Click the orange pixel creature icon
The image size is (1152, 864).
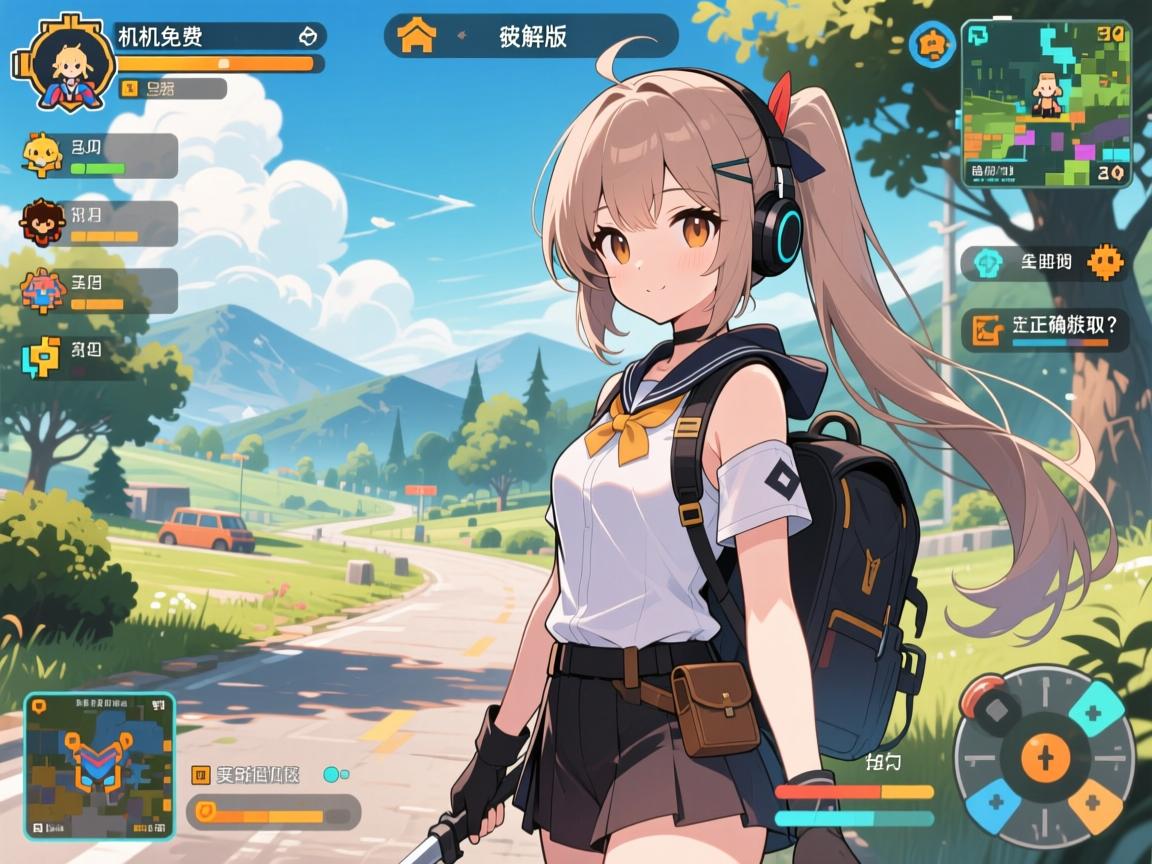pos(1104,263)
